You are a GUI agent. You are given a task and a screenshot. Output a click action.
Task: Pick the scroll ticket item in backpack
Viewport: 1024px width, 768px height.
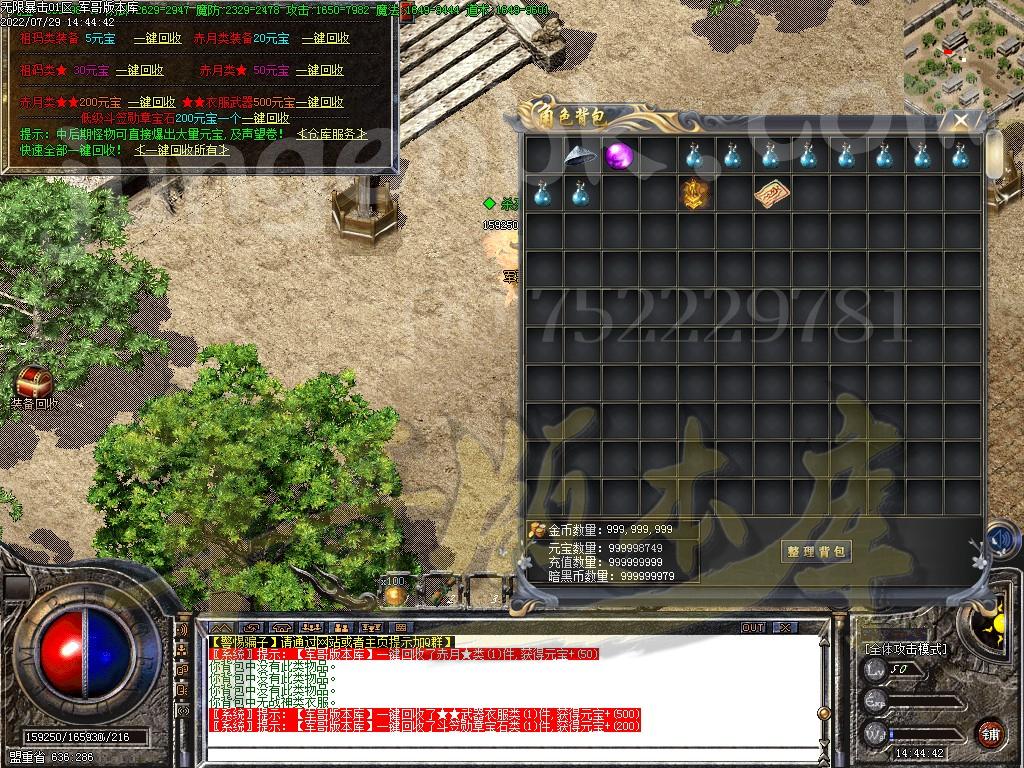pos(771,193)
